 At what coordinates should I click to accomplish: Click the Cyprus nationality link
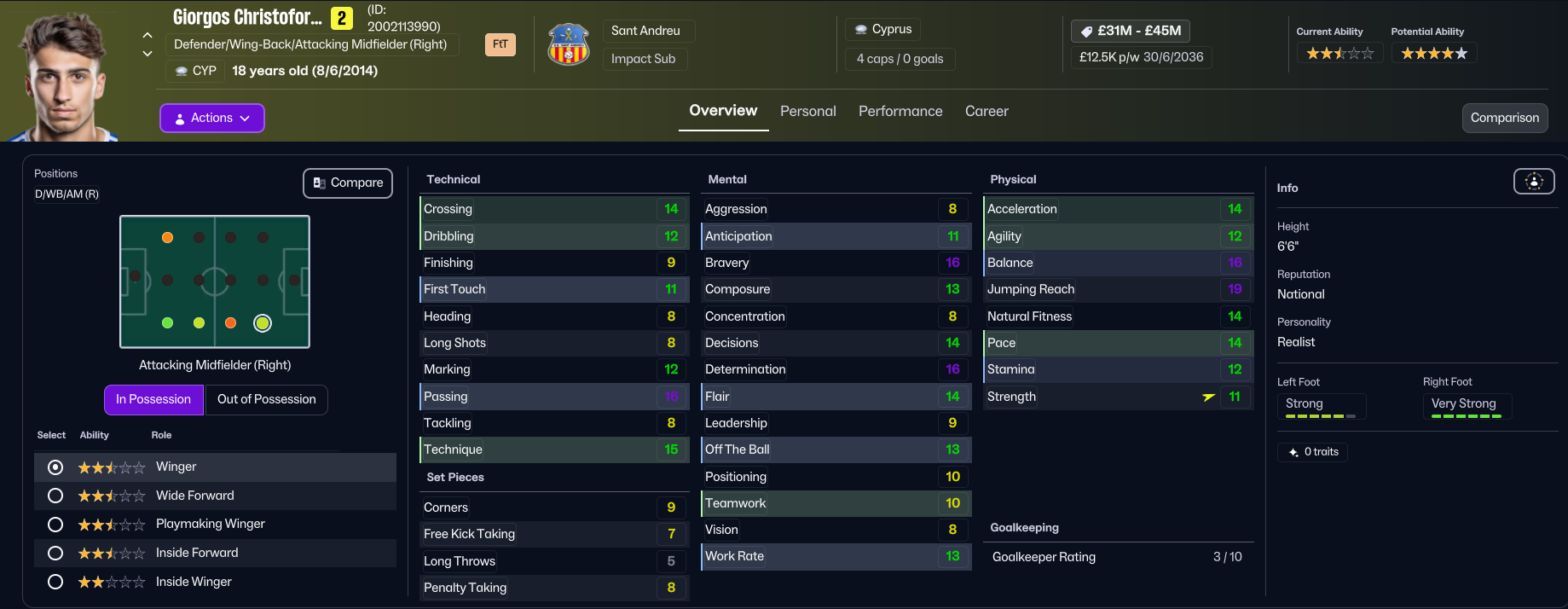[883, 30]
